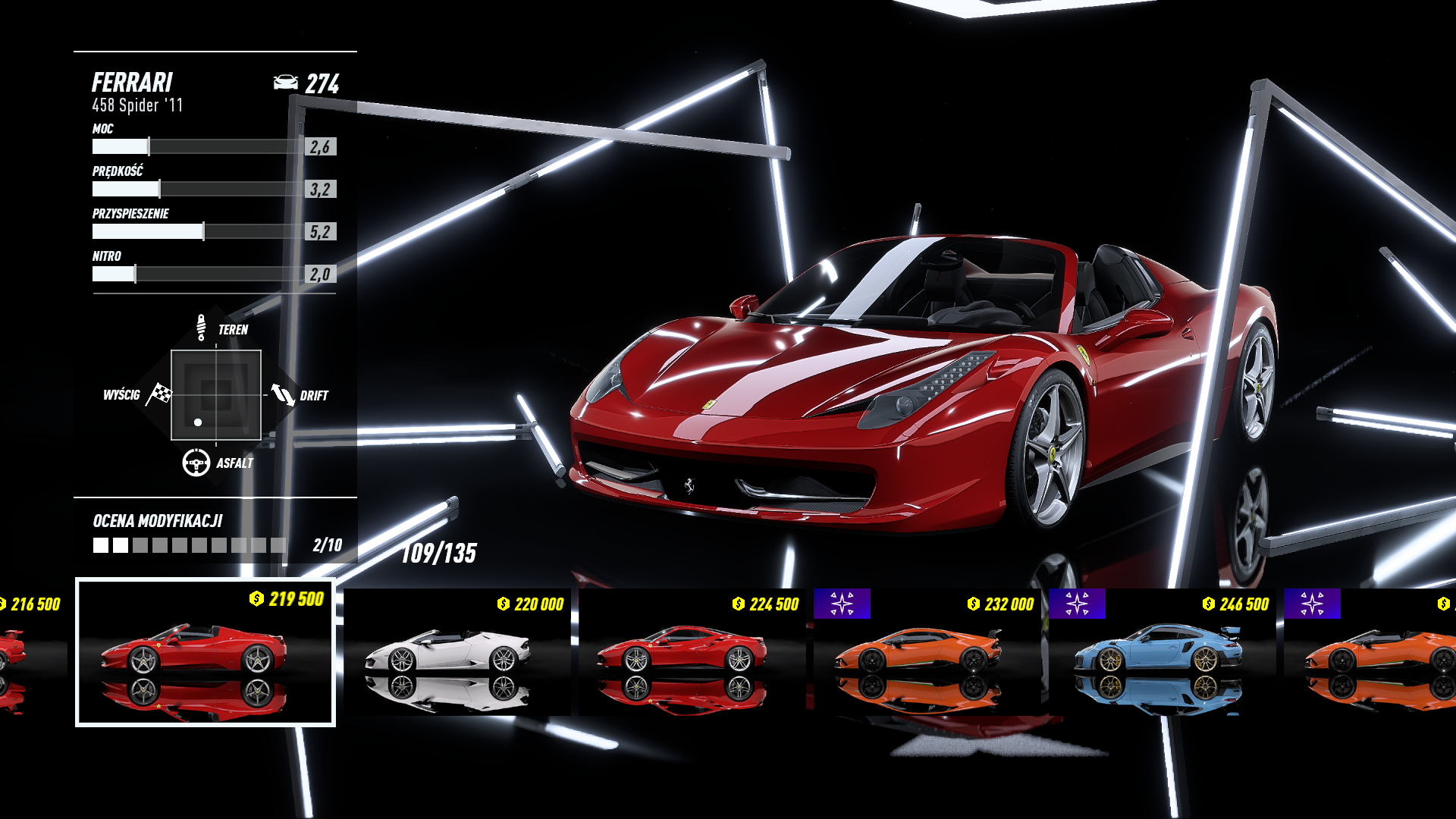Viewport: 1456px width, 819px height.
Task: Select the partially visible car priced 216 500
Action: 30,651
